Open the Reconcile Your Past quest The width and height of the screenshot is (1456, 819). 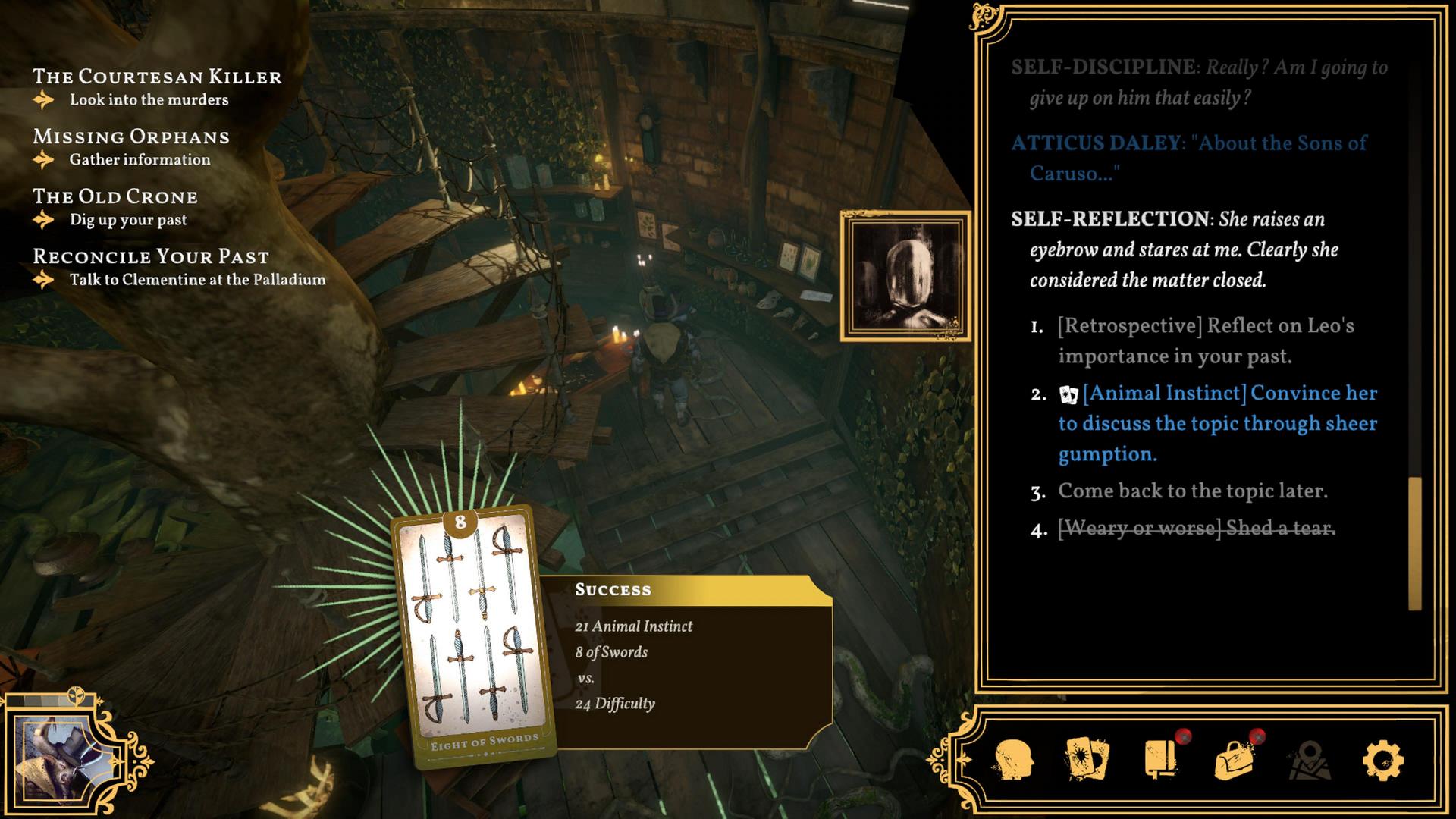coord(151,256)
